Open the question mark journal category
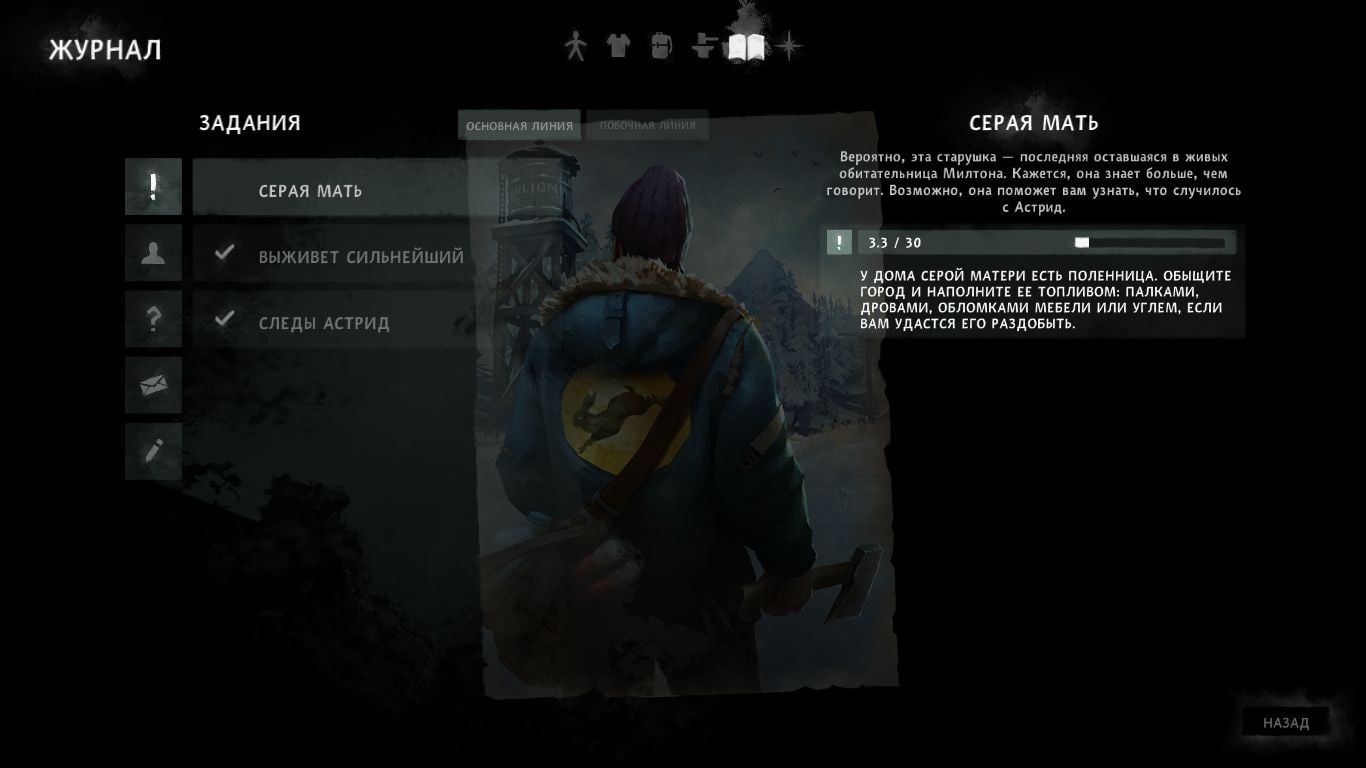1366x768 pixels. [x=153, y=319]
